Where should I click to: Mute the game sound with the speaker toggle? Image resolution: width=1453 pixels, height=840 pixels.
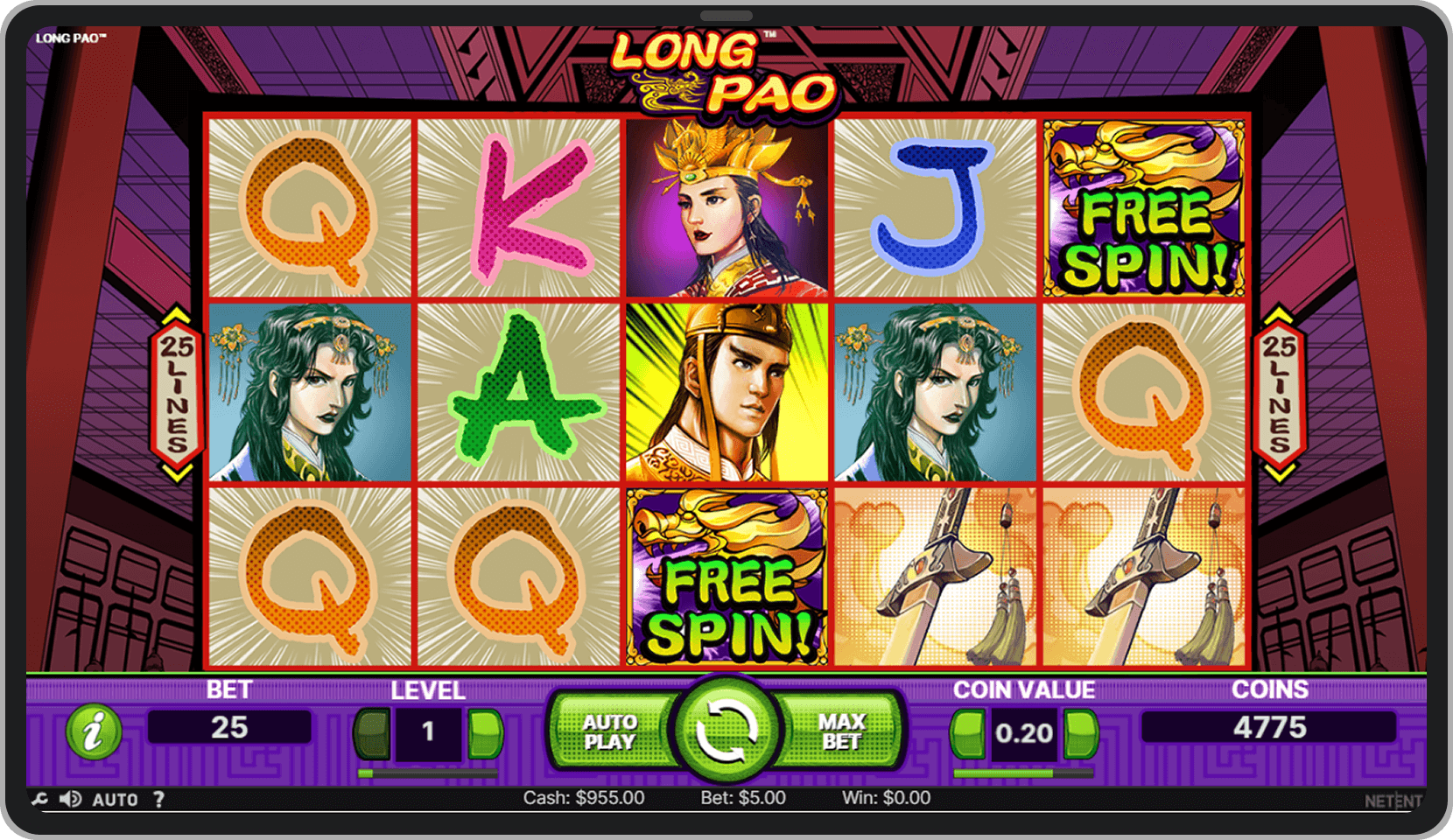70,799
